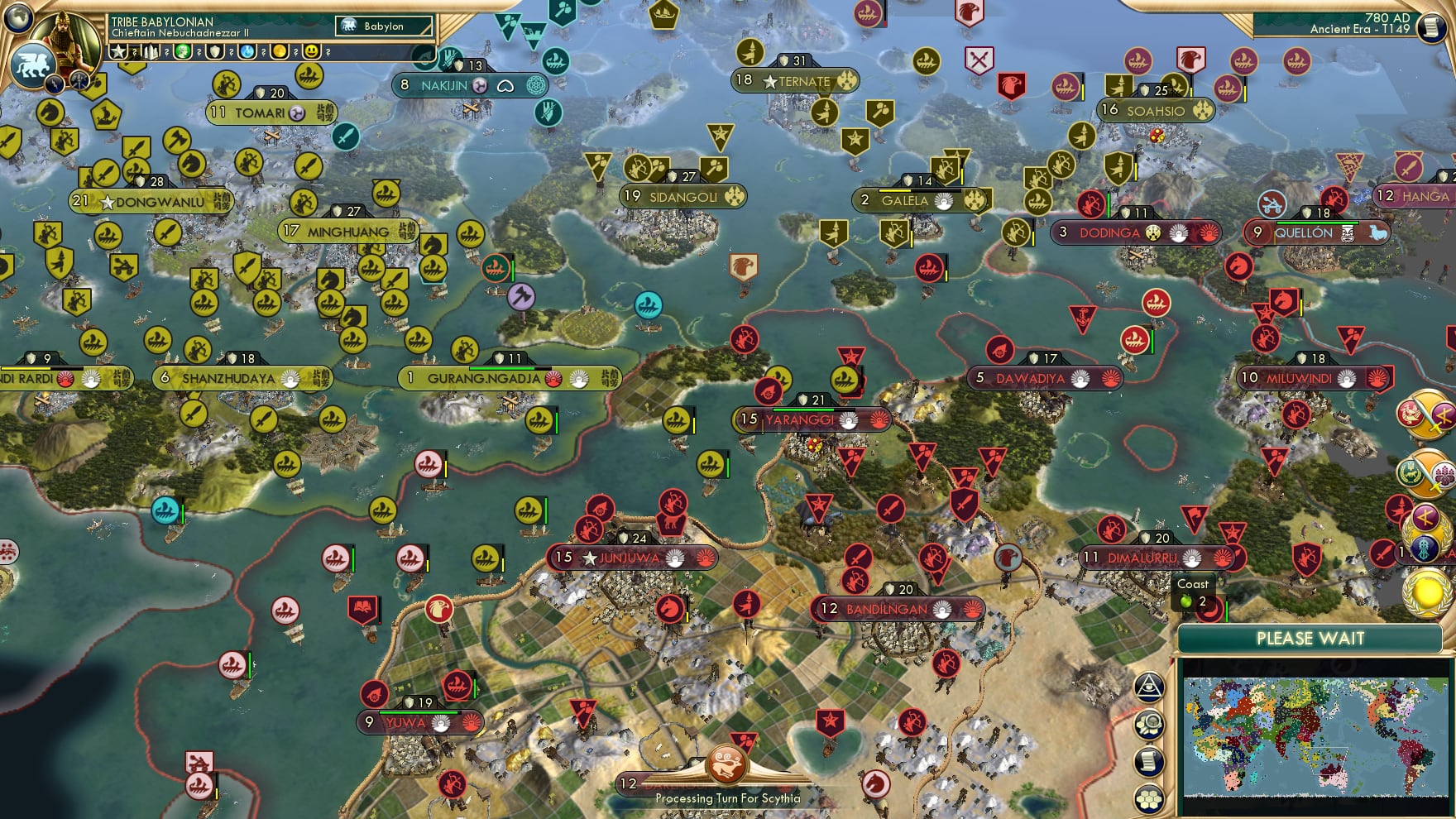Click the gold coin icon
This screenshot has height=819, width=1456.
tap(280, 52)
